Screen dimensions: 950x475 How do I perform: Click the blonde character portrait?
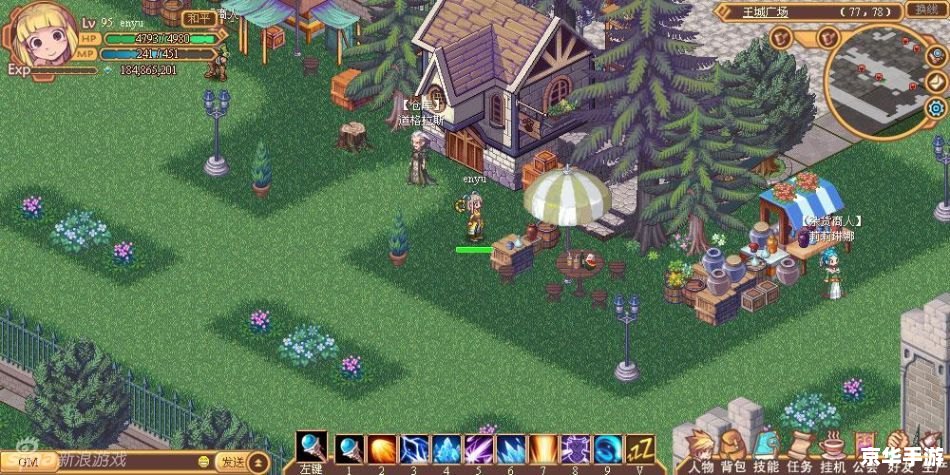pyautogui.click(x=43, y=37)
